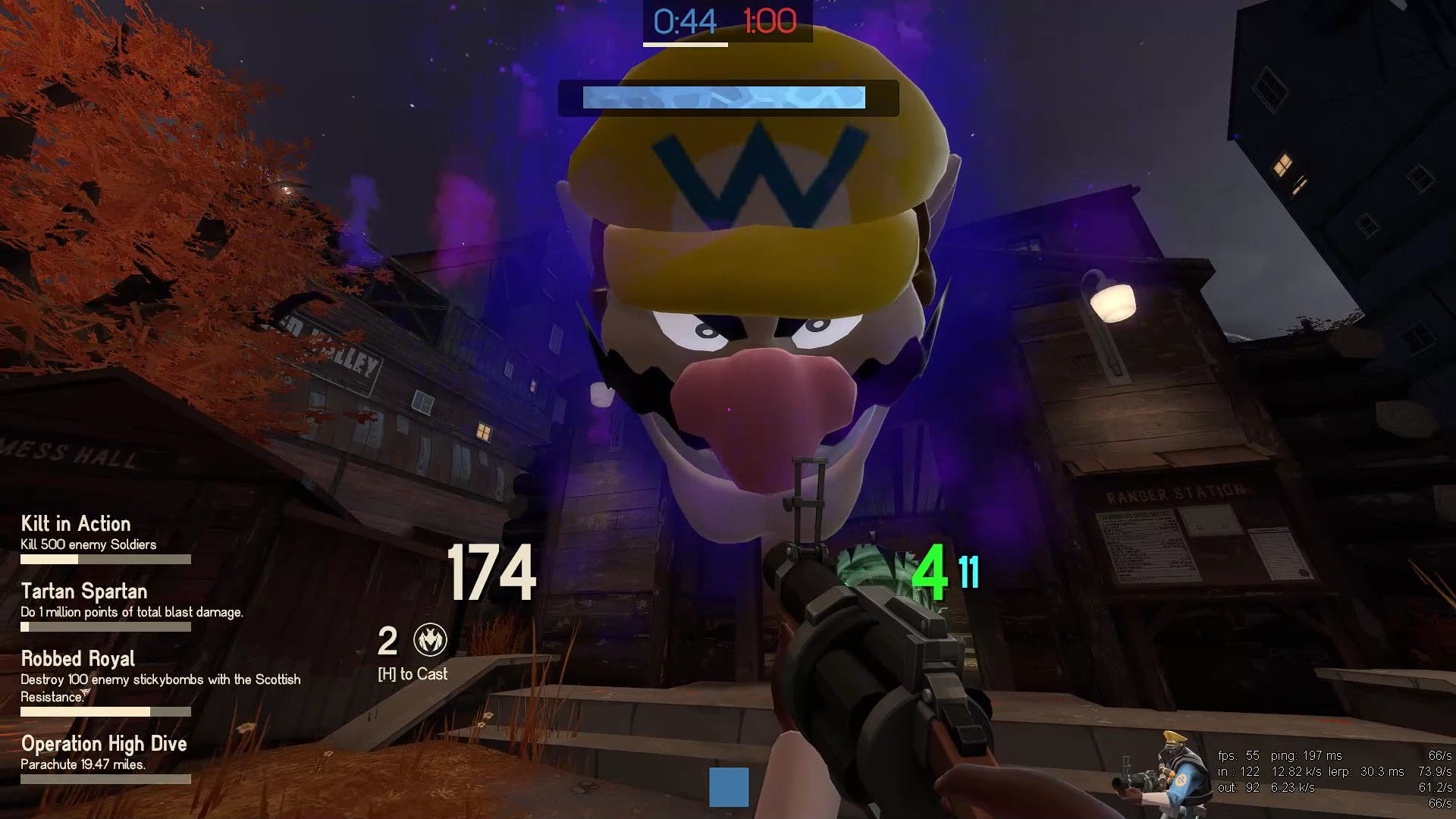The width and height of the screenshot is (1456, 819).
Task: Click the Kill 500 enemy Soldiers progress bar
Action: pyautogui.click(x=106, y=560)
